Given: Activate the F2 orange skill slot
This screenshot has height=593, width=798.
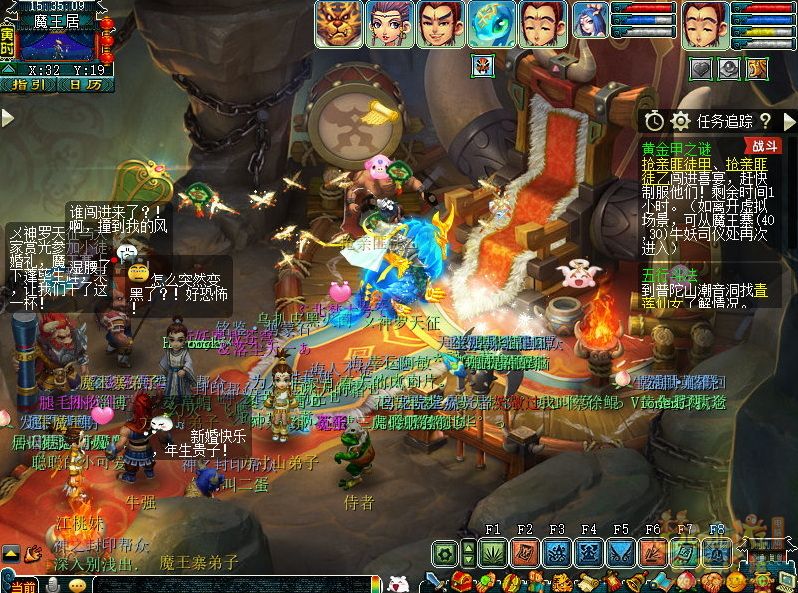Looking at the screenshot, I should [x=525, y=553].
